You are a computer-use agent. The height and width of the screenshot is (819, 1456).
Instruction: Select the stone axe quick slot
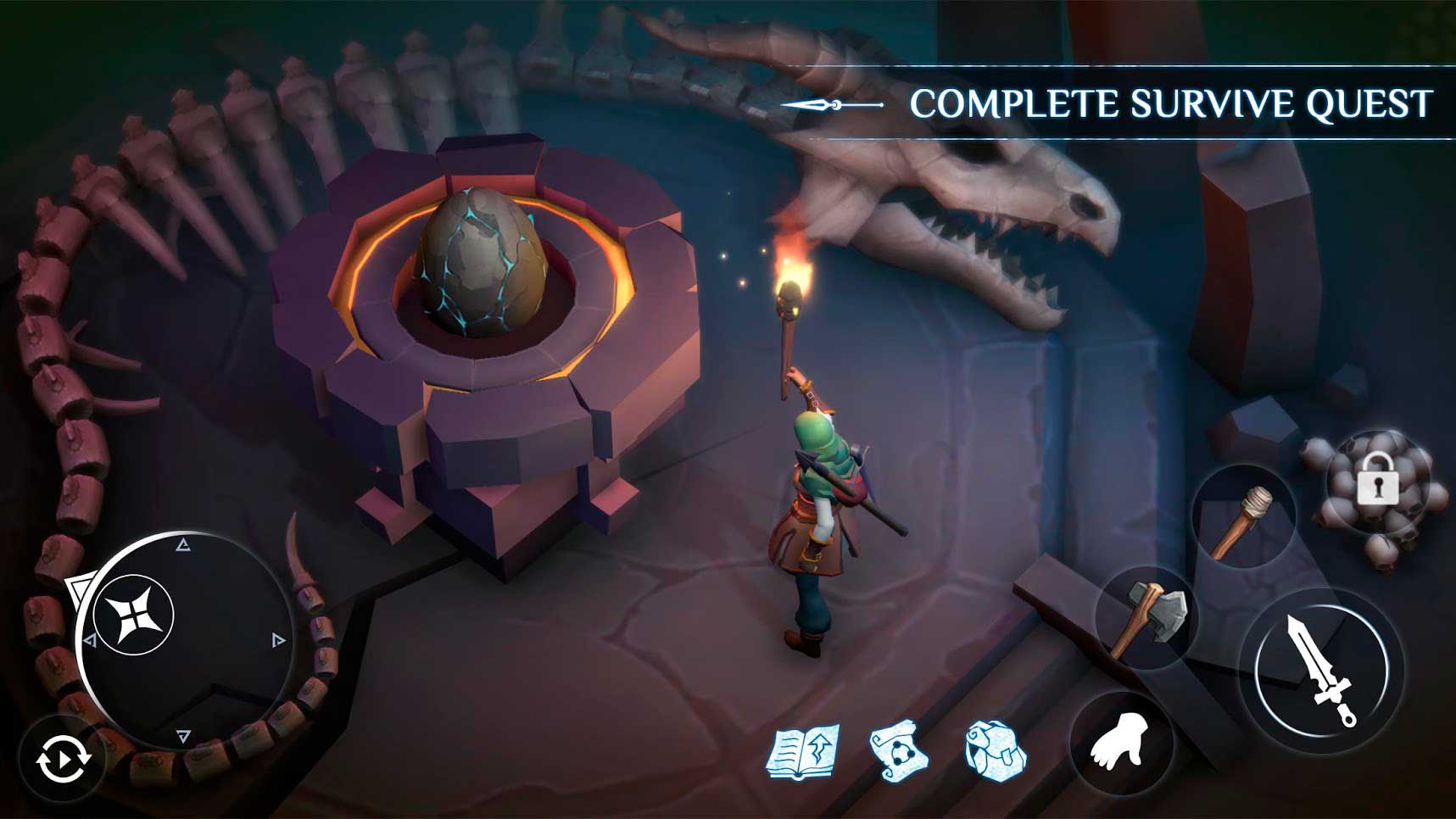click(x=1146, y=618)
